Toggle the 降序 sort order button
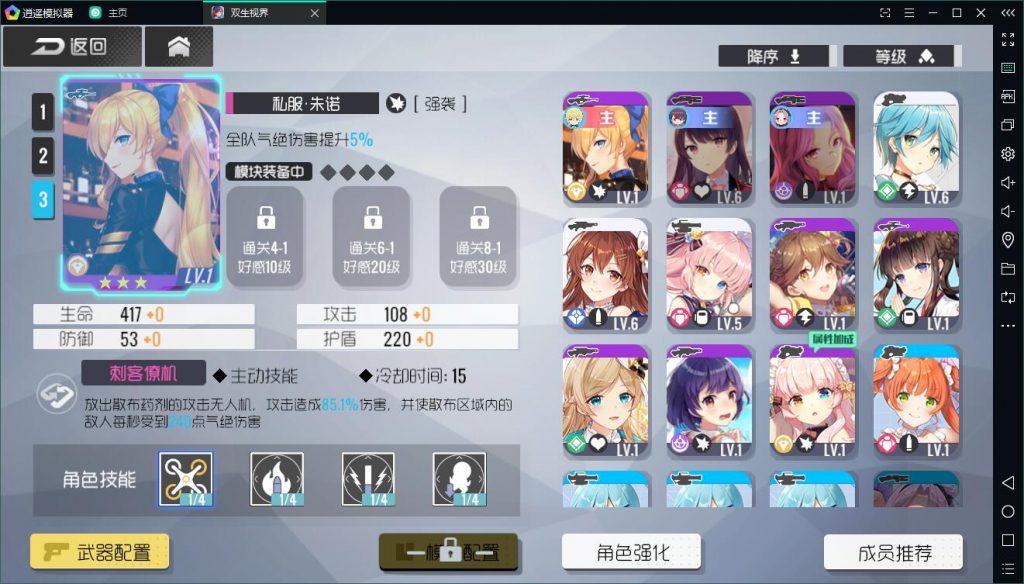 click(x=775, y=56)
